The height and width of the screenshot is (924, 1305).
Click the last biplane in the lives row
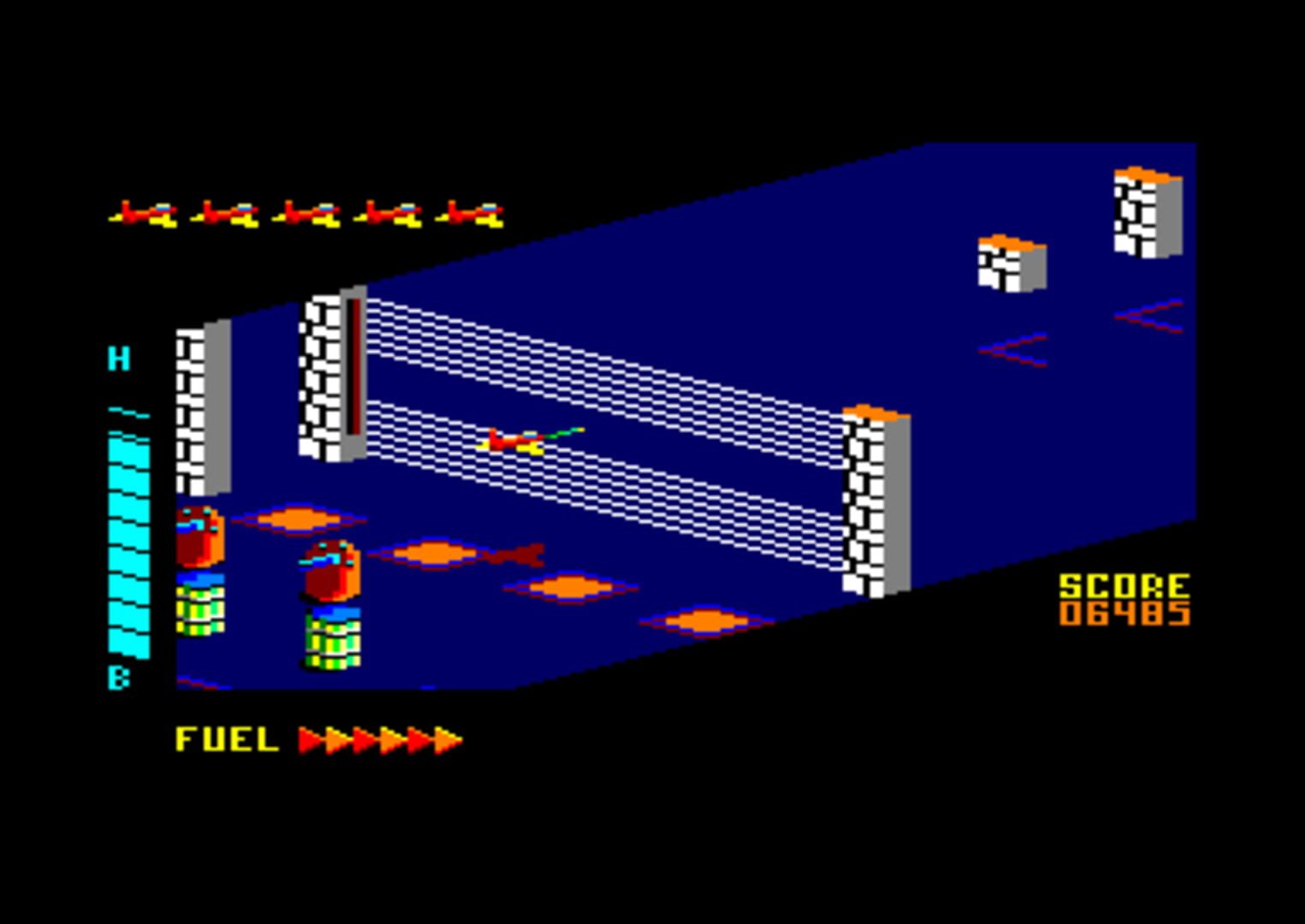(x=471, y=212)
